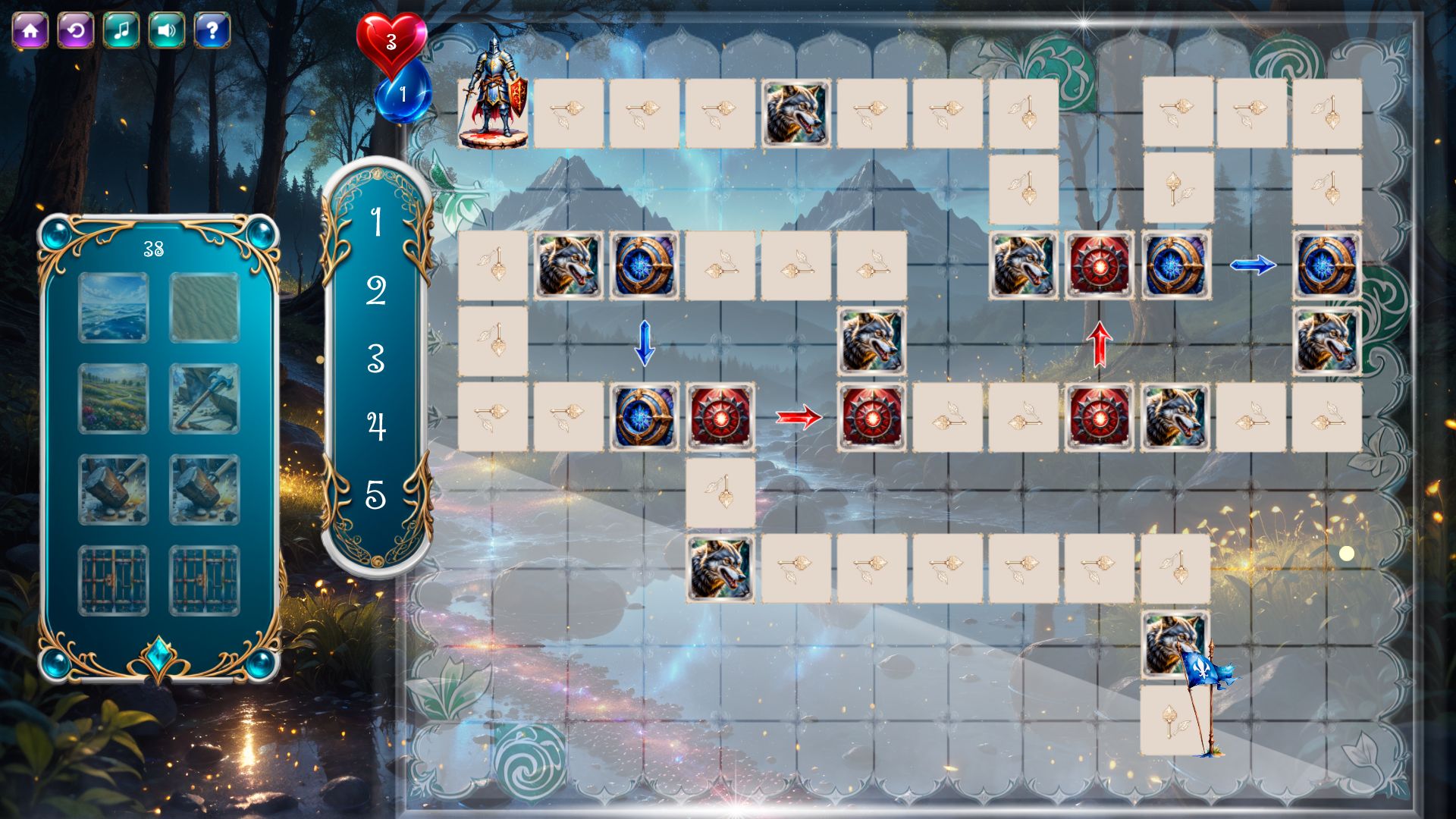Click the blue droplet counter
This screenshot has width=1456, height=819.
(402, 93)
